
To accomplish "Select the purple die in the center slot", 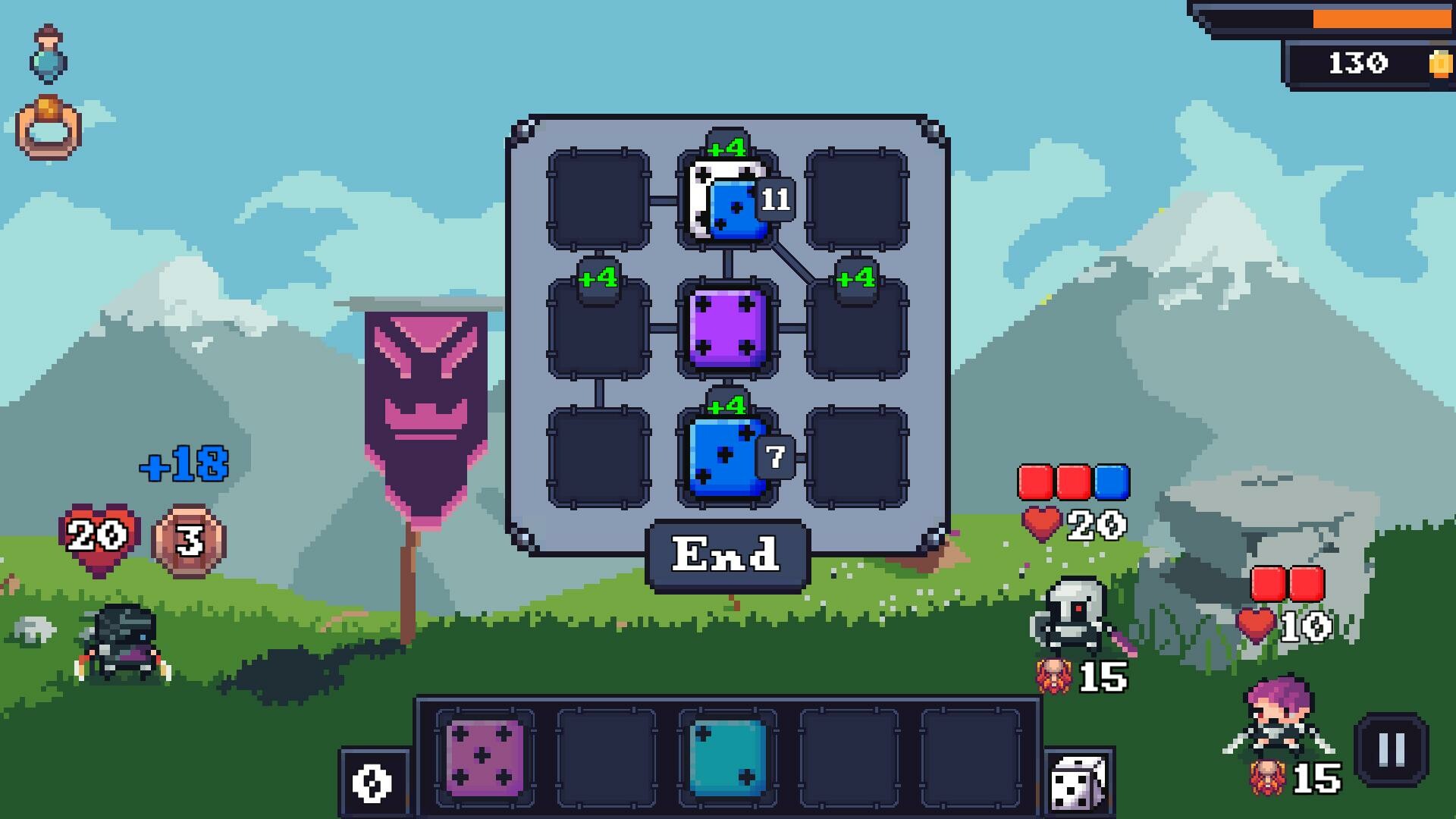I will click(x=726, y=328).
